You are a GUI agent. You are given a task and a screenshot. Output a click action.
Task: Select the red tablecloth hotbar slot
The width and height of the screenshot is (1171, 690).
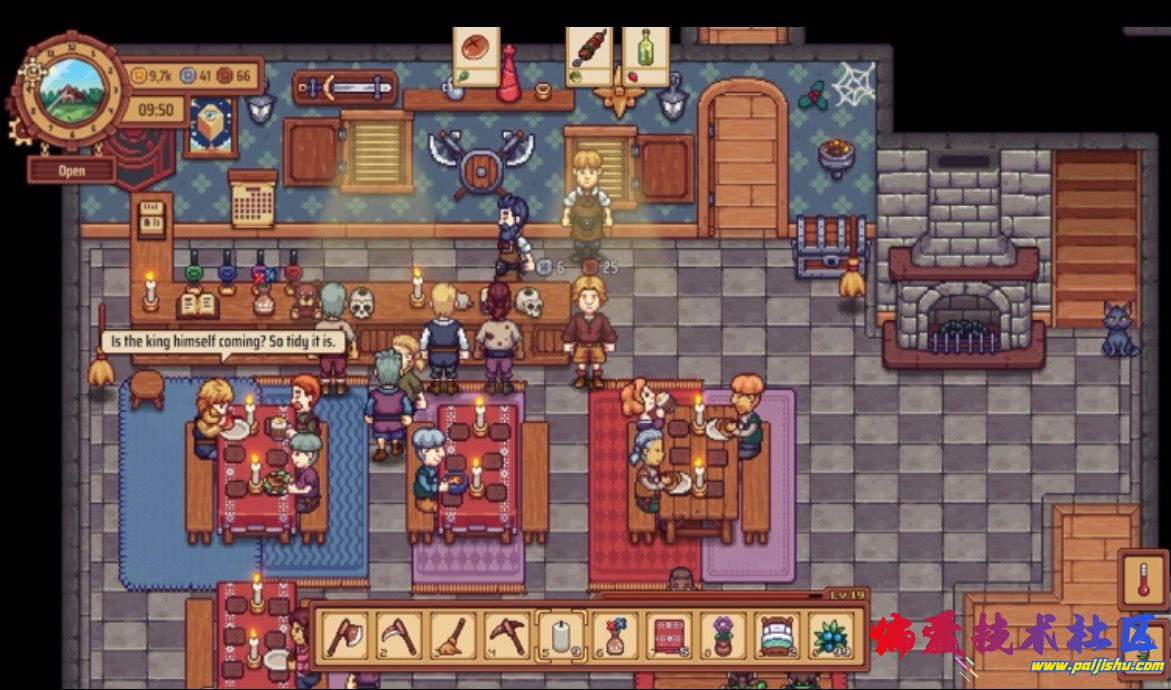668,636
